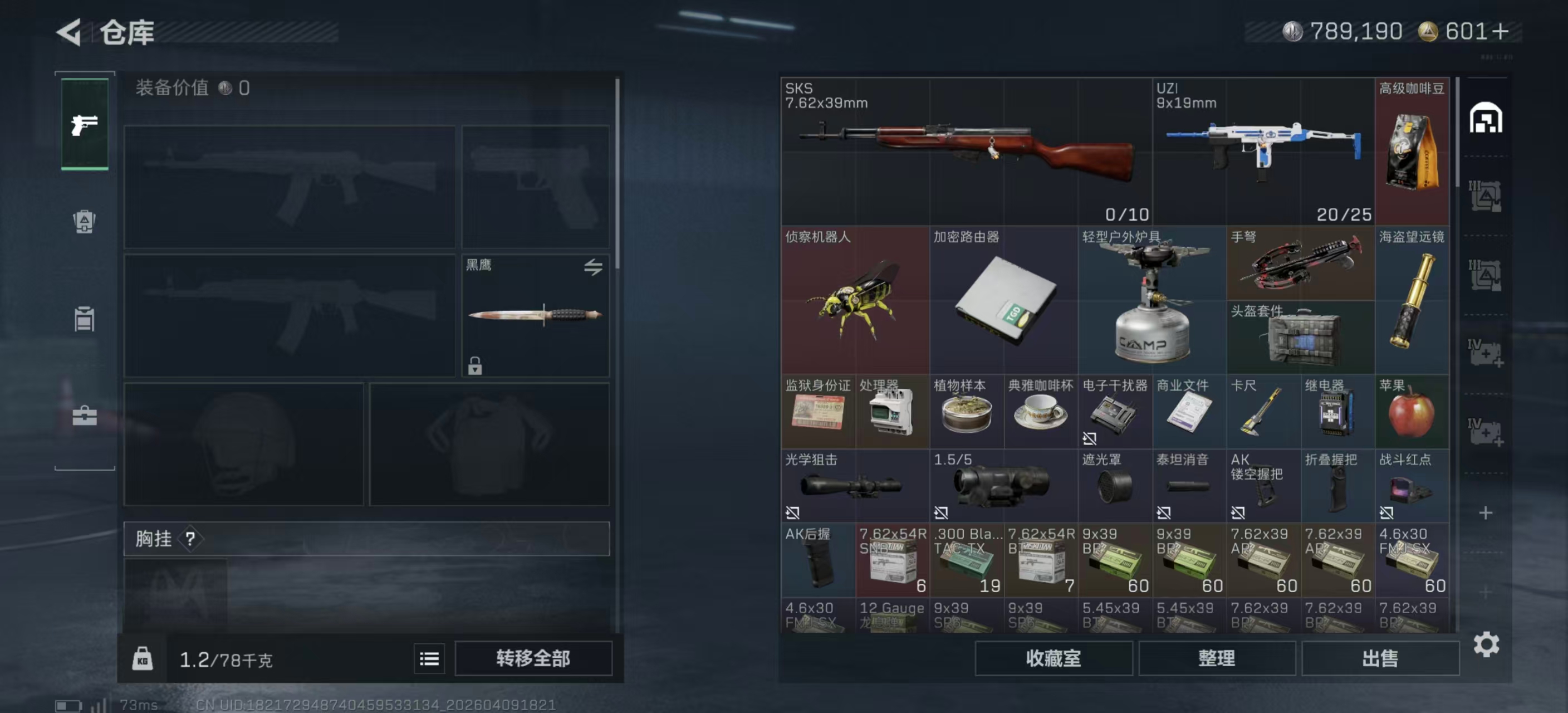
Task: Add currency with the plus button
Action: click(1501, 32)
